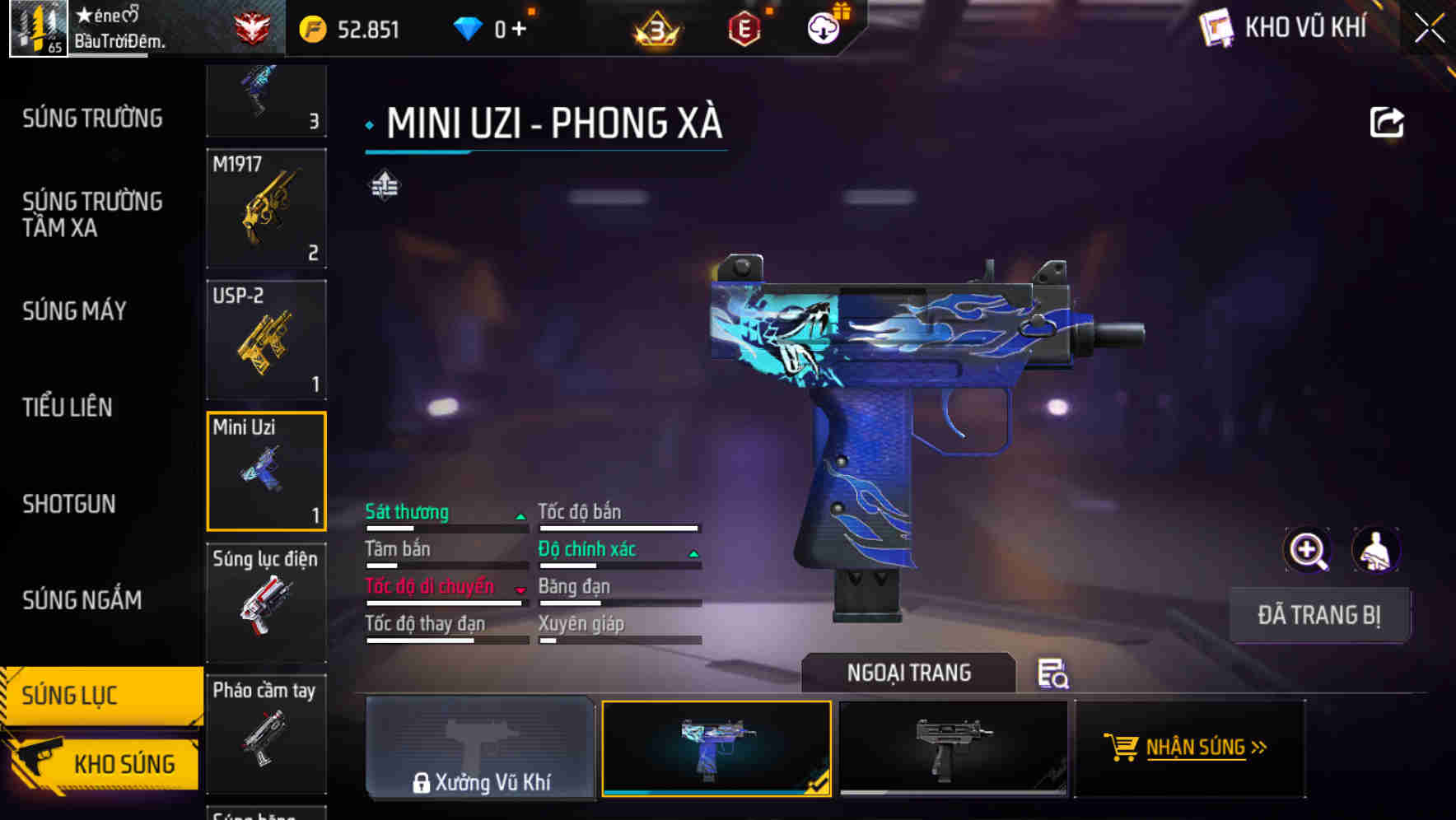The image size is (1456, 820).
Task: Zoom in on the weapon with magnifier icon
Action: point(1308,550)
